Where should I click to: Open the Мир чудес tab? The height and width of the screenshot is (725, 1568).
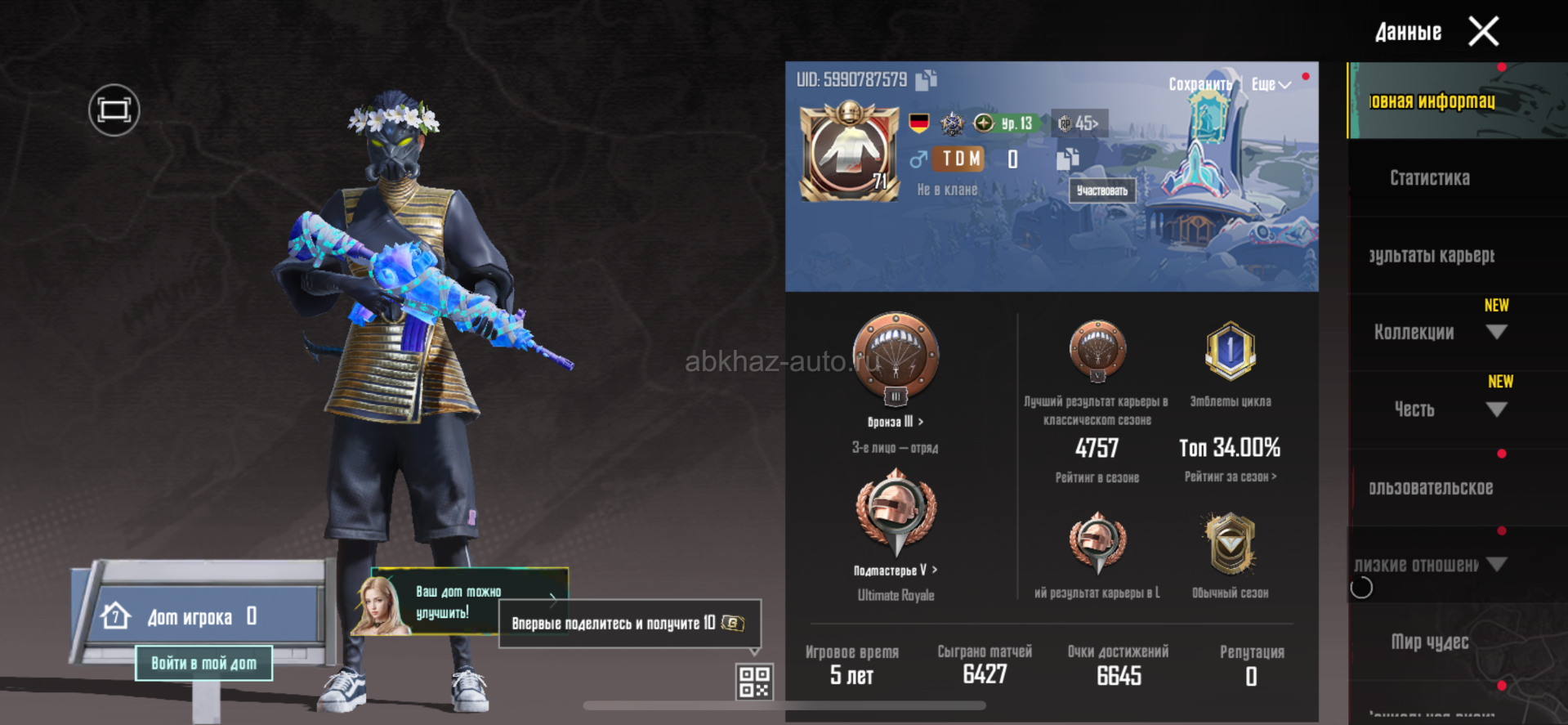pos(1429,642)
